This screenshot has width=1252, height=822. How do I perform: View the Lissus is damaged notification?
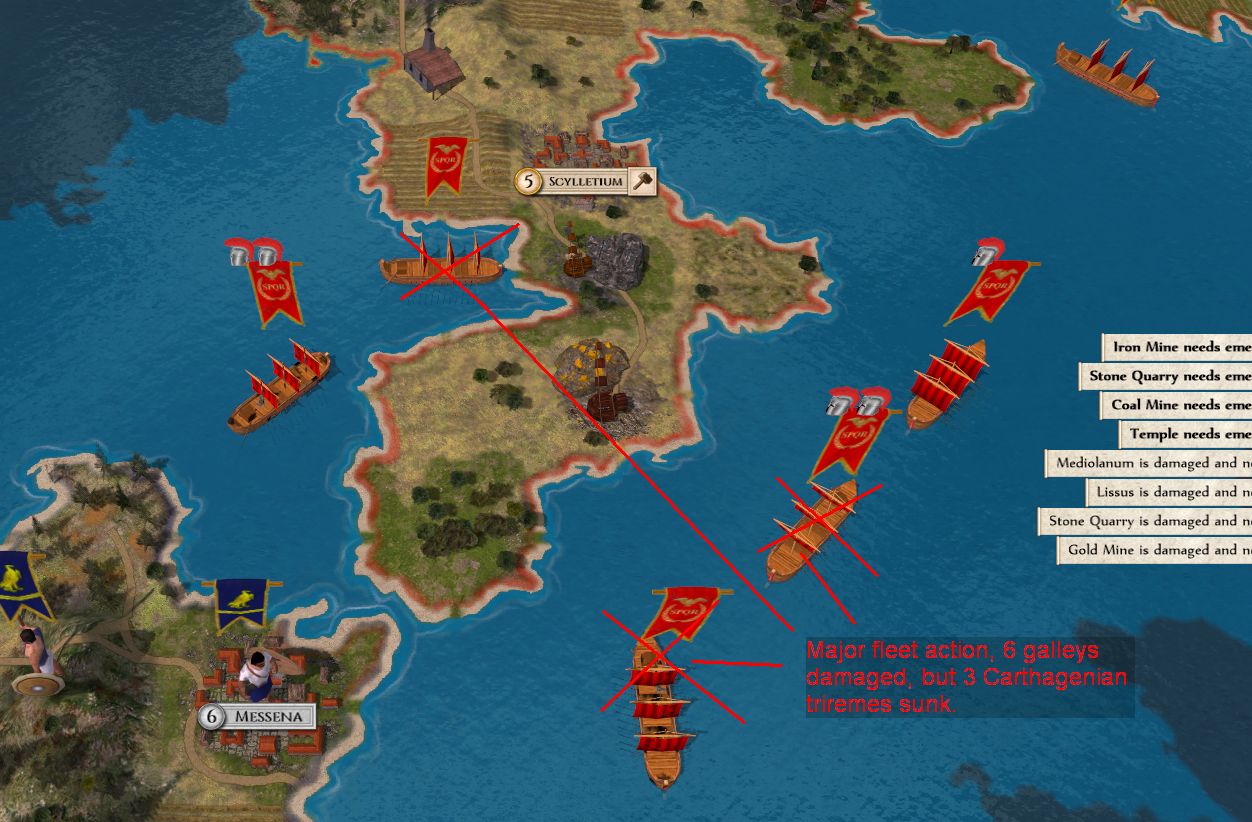pyautogui.click(x=1170, y=492)
